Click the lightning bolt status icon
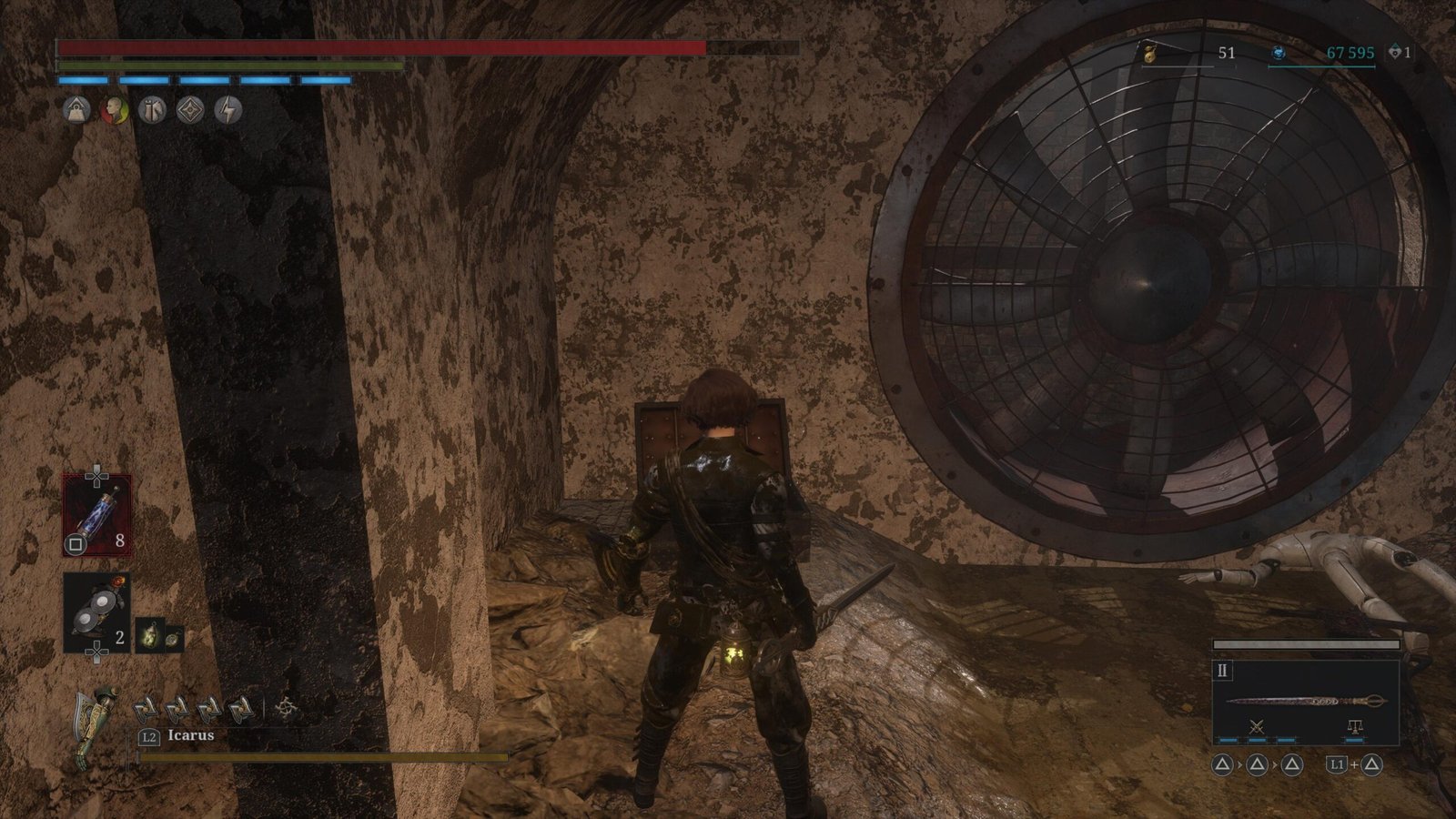Viewport: 1456px width, 819px height. (228, 111)
